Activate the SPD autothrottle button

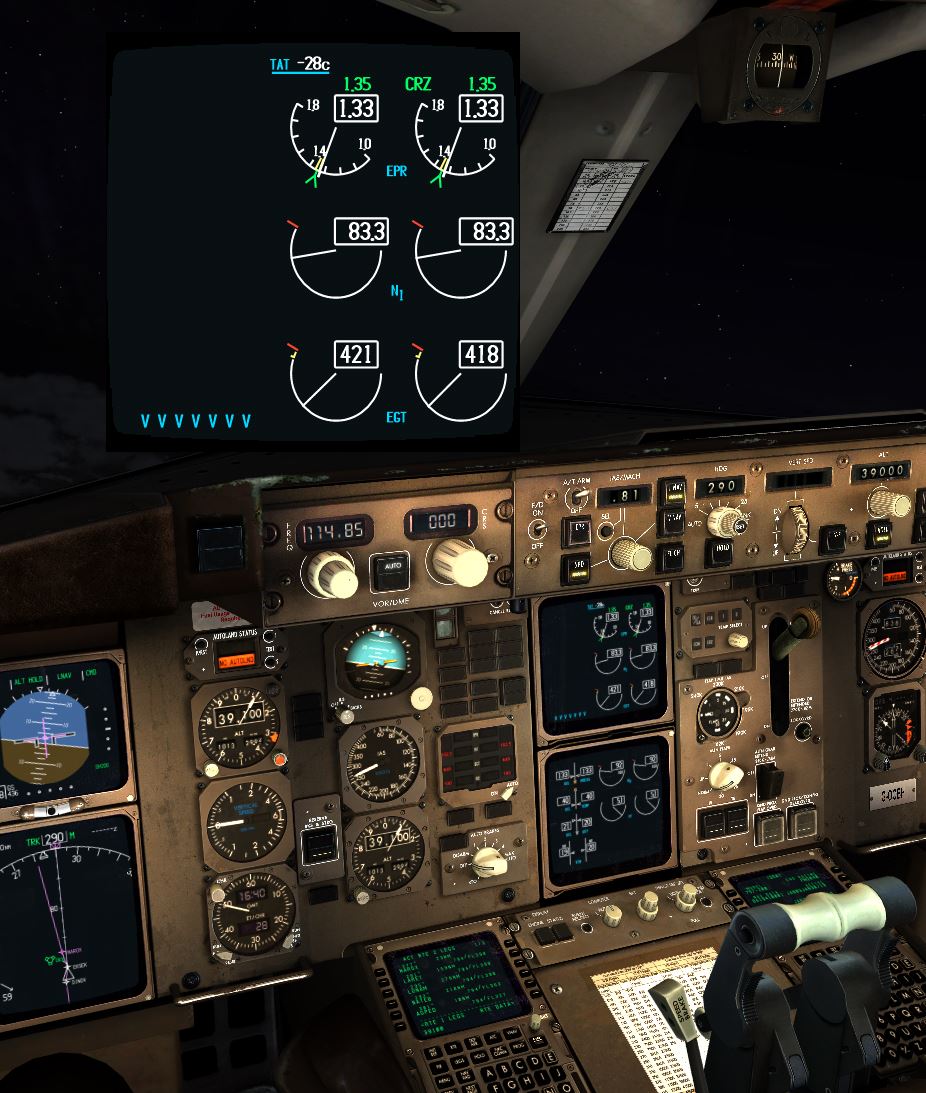[577, 568]
